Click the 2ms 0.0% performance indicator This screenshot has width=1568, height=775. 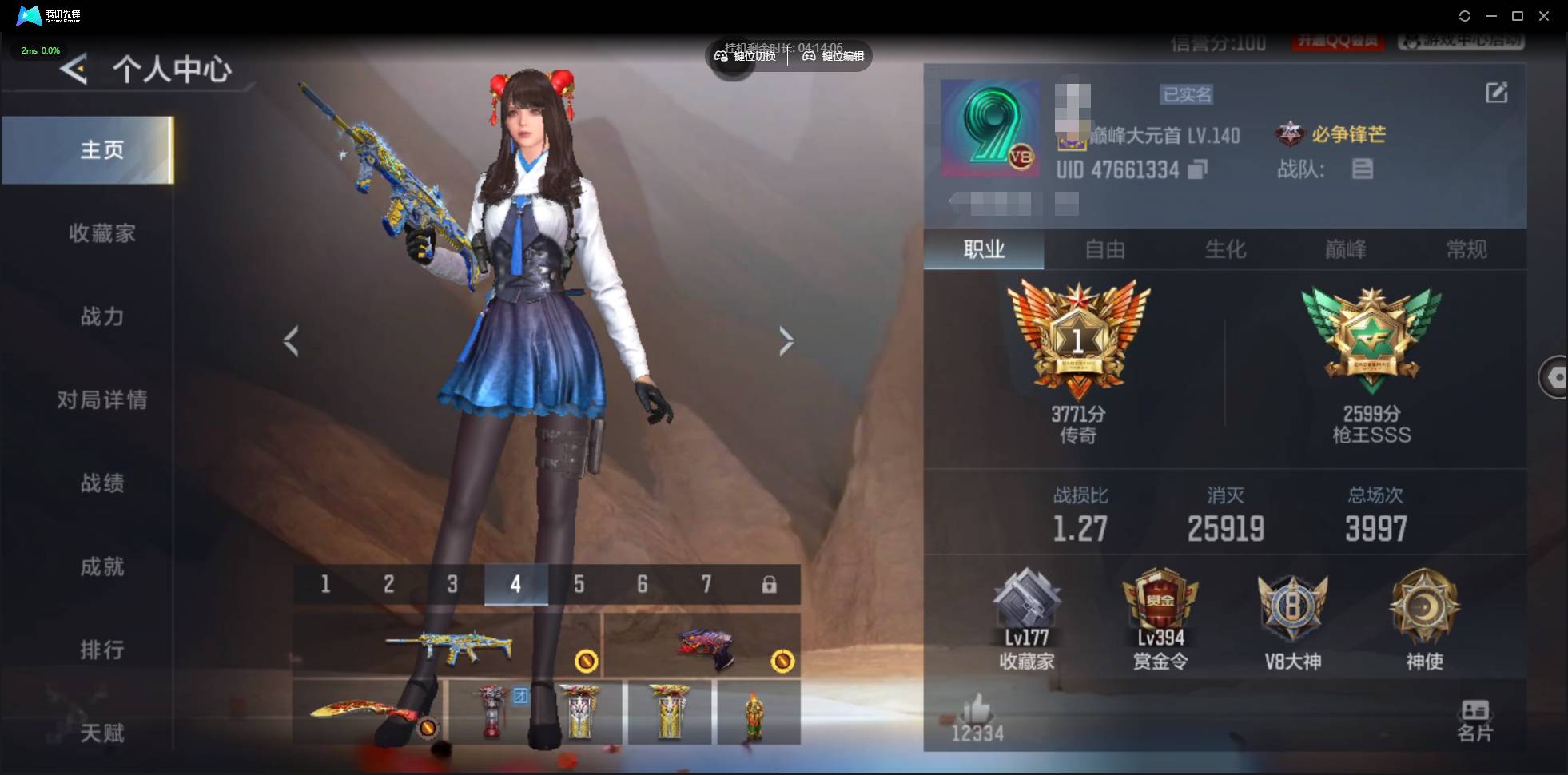(x=40, y=50)
